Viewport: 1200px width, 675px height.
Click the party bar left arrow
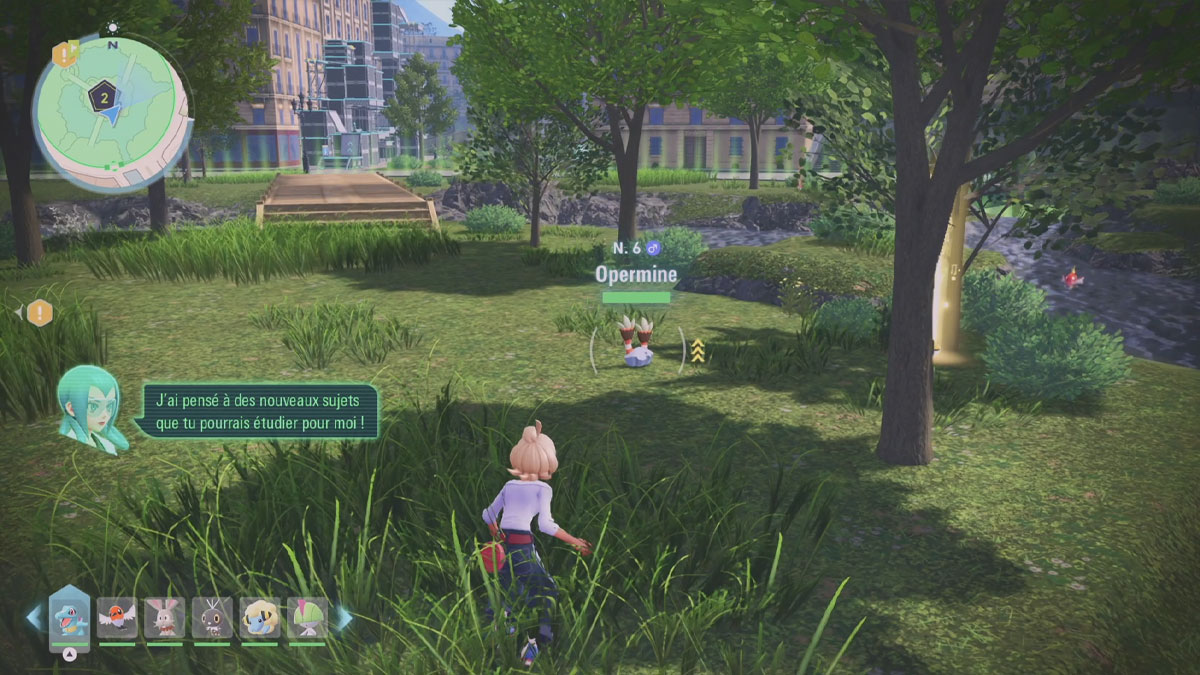point(34,617)
